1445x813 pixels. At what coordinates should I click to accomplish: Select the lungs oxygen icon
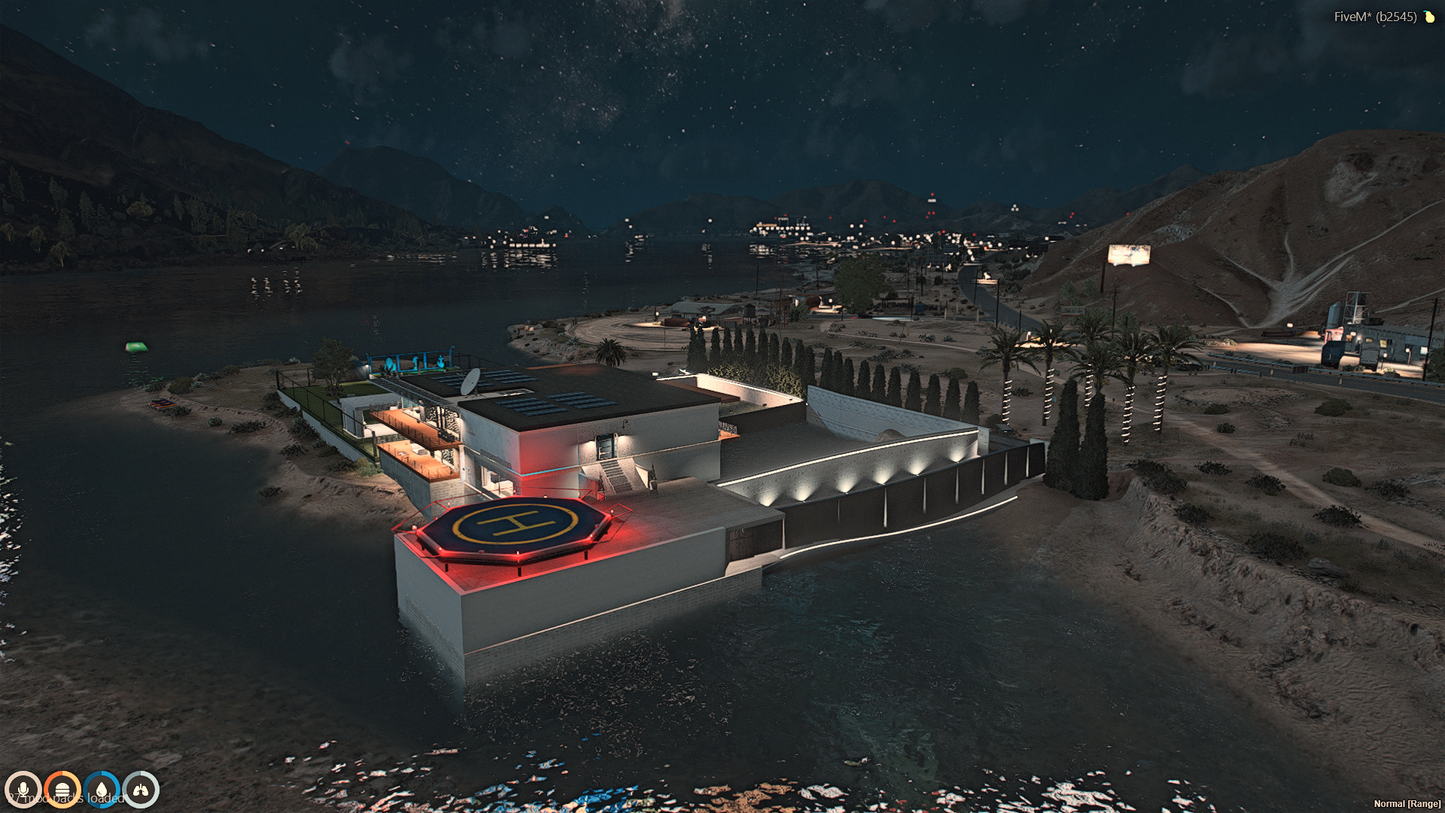[141, 789]
